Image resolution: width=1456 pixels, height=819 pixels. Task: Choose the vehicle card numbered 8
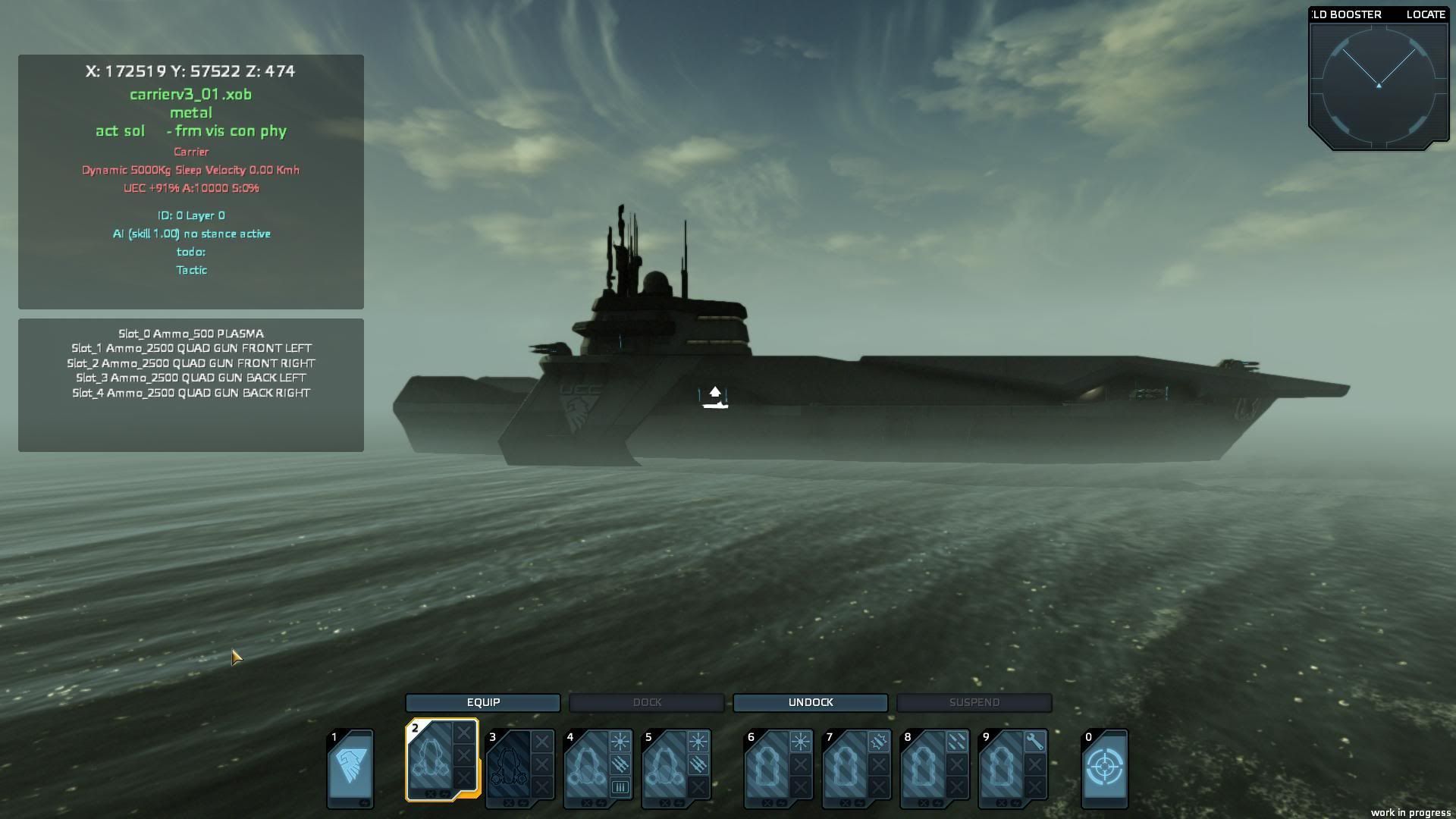coord(924,766)
